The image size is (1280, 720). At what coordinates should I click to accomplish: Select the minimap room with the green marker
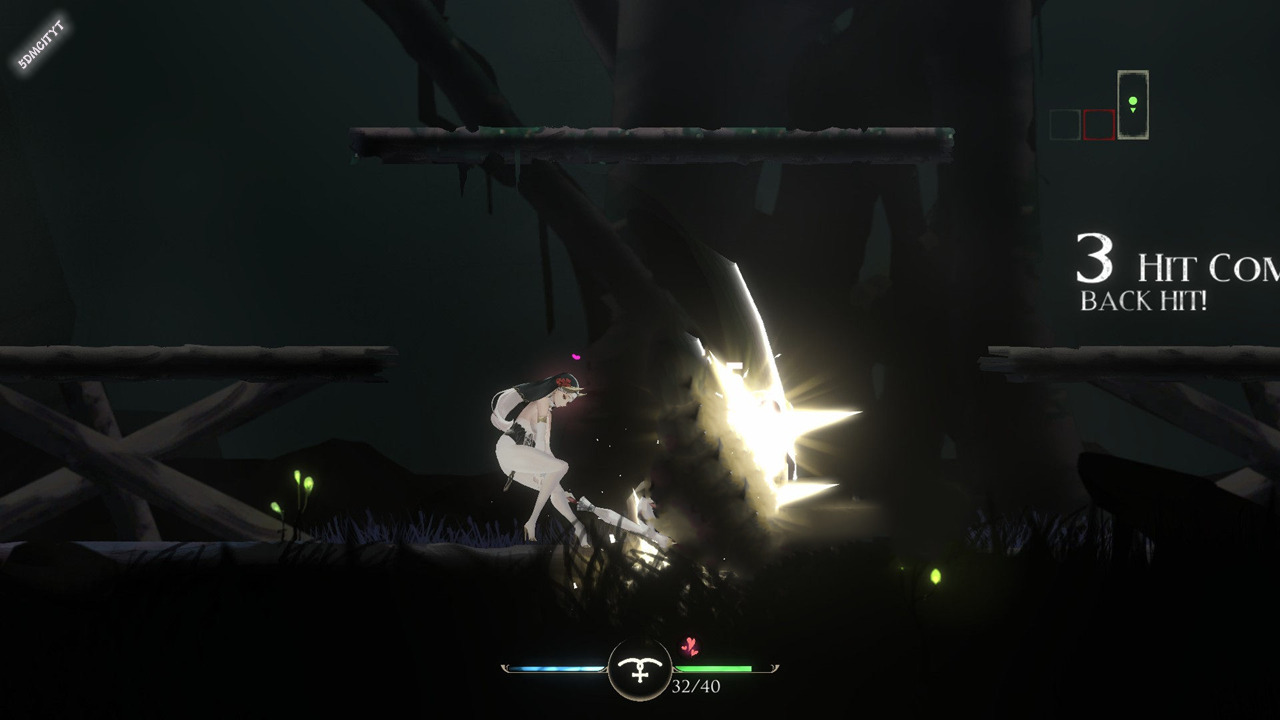[x=1132, y=104]
